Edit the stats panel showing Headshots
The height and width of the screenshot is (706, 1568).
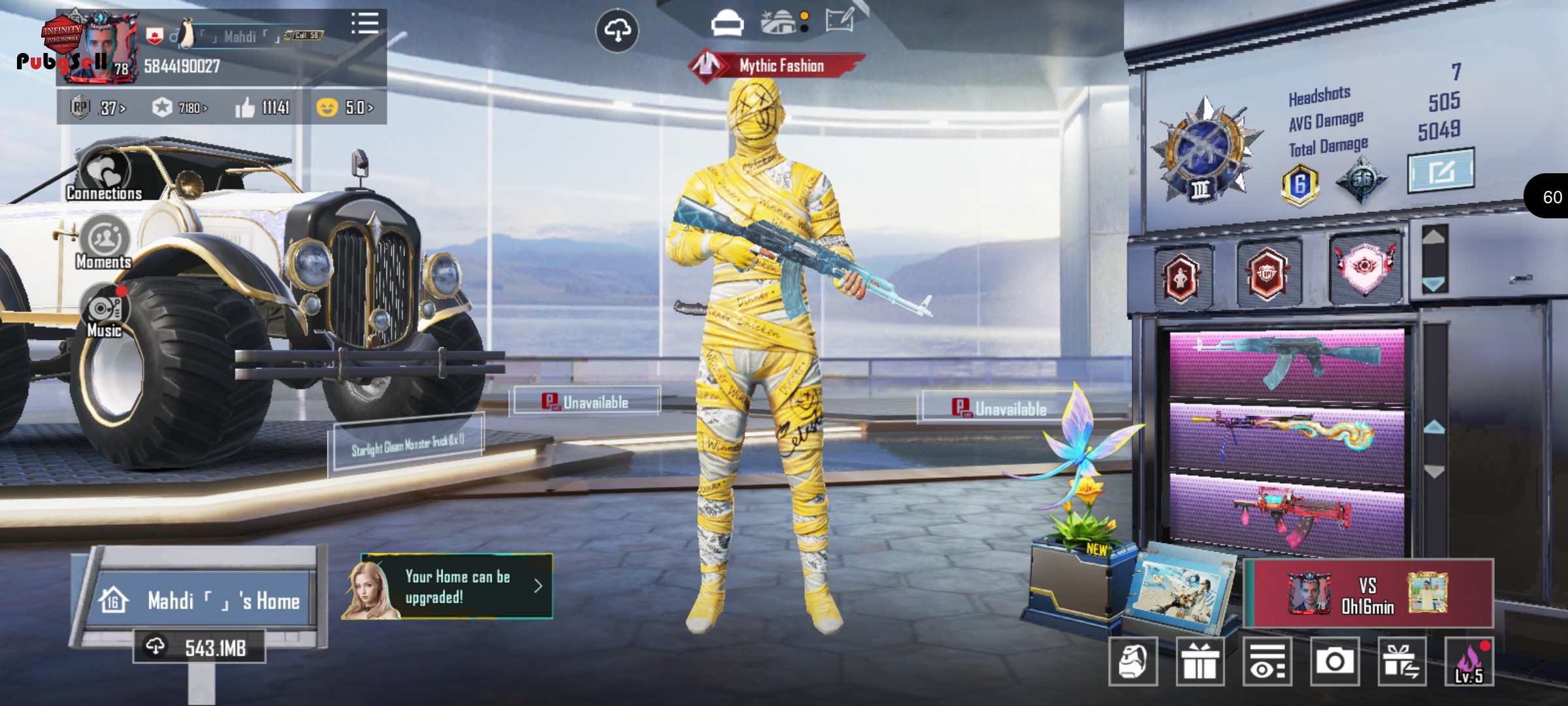pos(1441,171)
